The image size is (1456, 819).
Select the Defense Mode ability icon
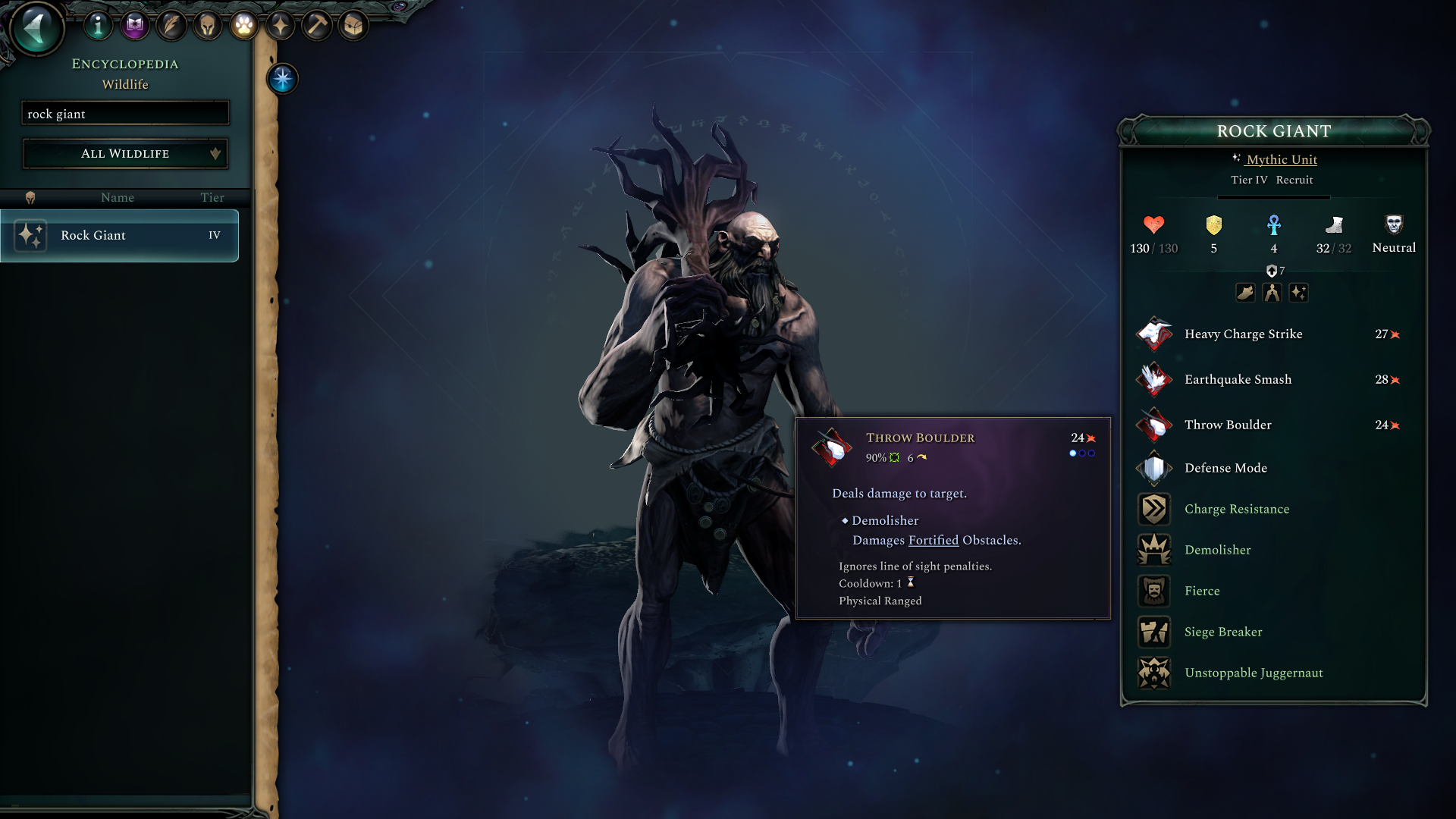tap(1153, 468)
